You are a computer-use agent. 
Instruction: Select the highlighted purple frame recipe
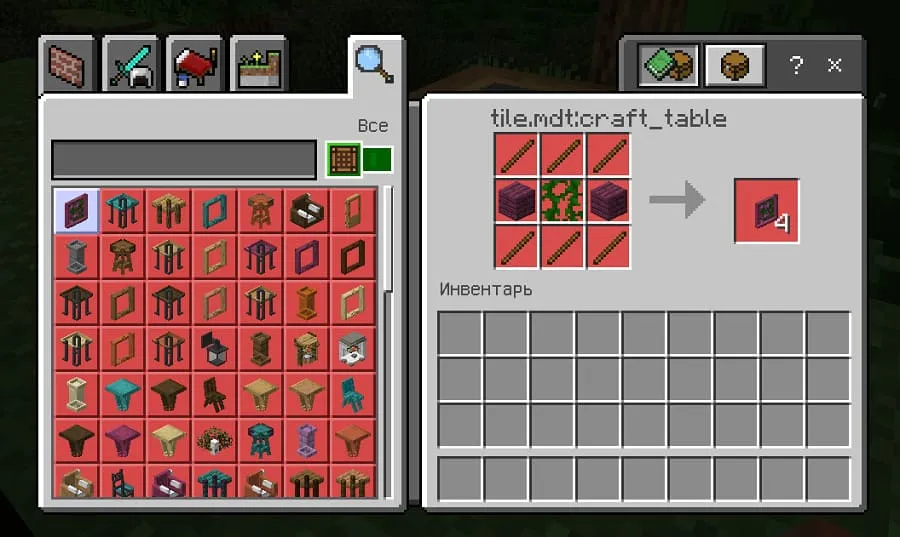coord(76,211)
